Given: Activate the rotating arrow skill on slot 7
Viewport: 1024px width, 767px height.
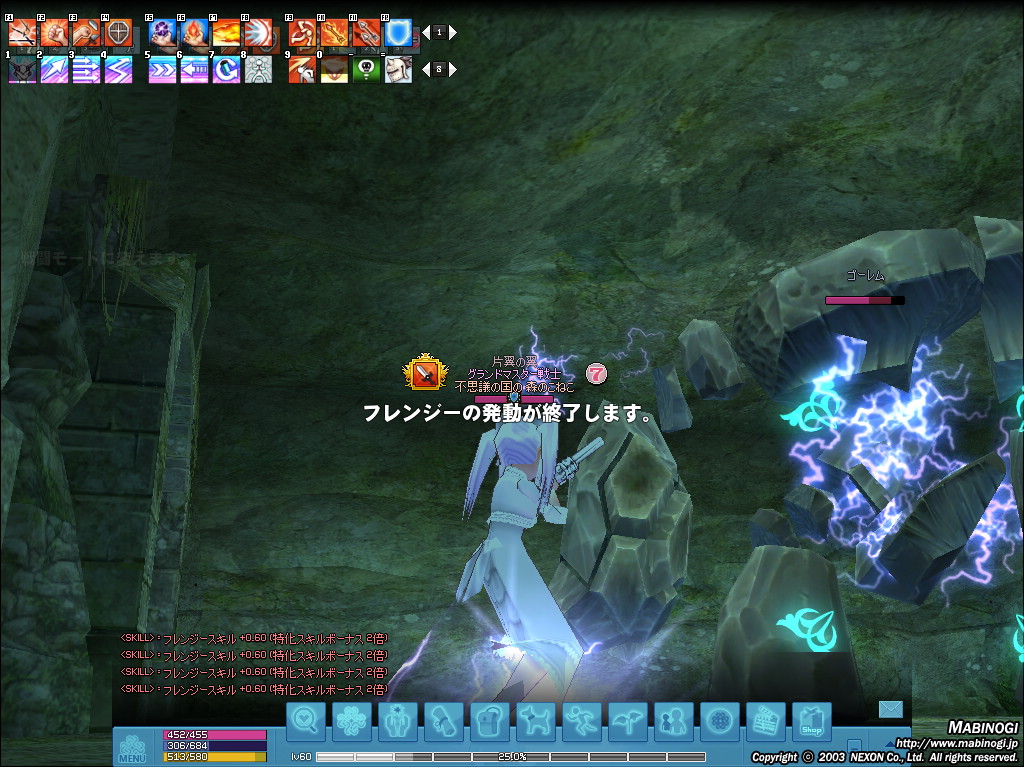Looking at the screenshot, I should 226,69.
